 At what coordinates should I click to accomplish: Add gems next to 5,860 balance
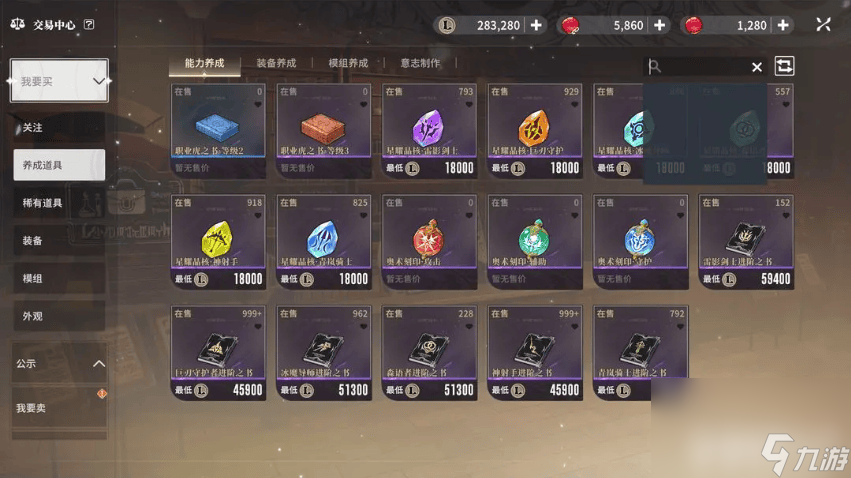click(660, 25)
